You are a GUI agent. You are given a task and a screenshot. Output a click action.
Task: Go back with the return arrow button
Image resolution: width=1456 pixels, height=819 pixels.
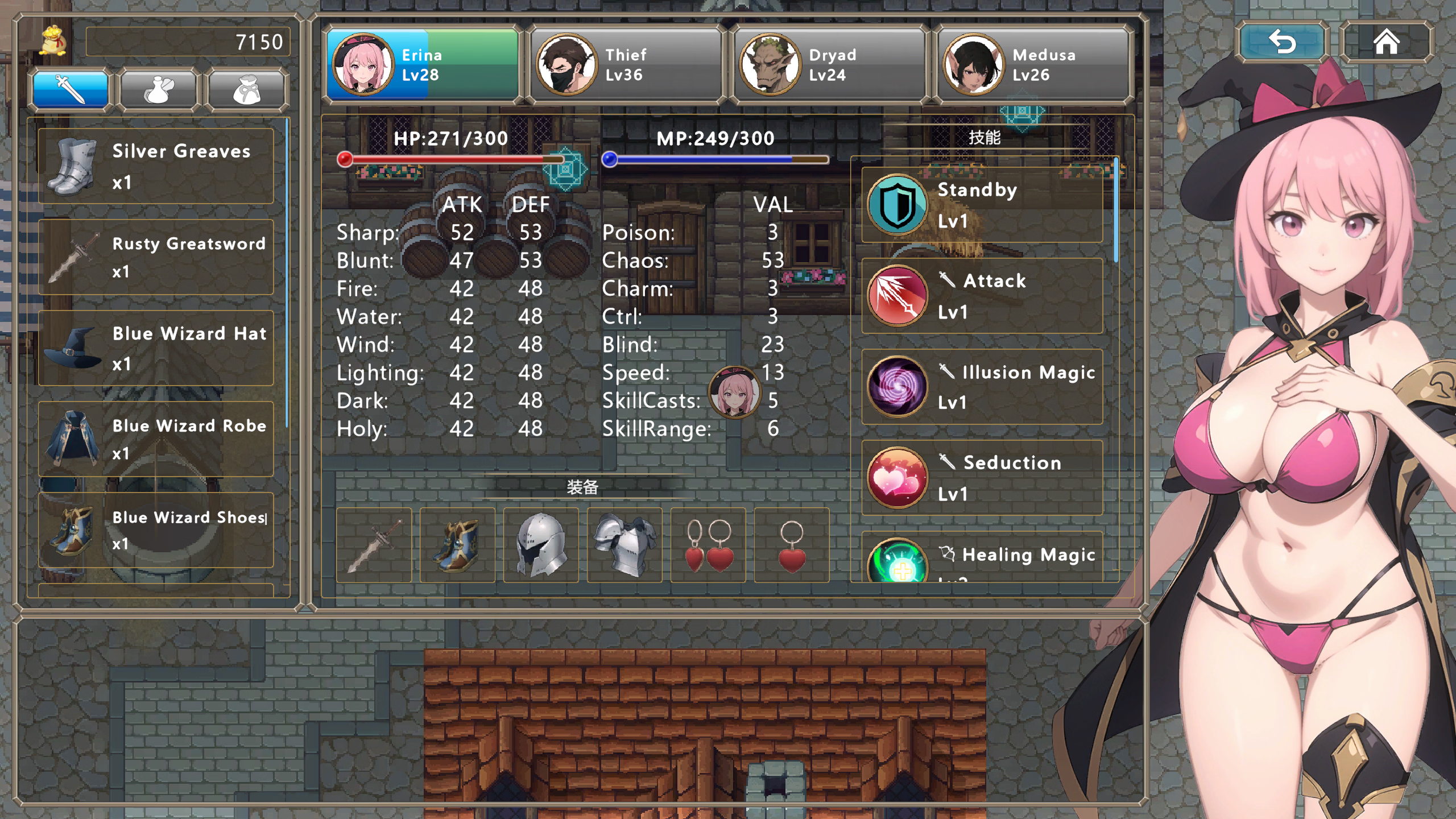[x=1282, y=42]
